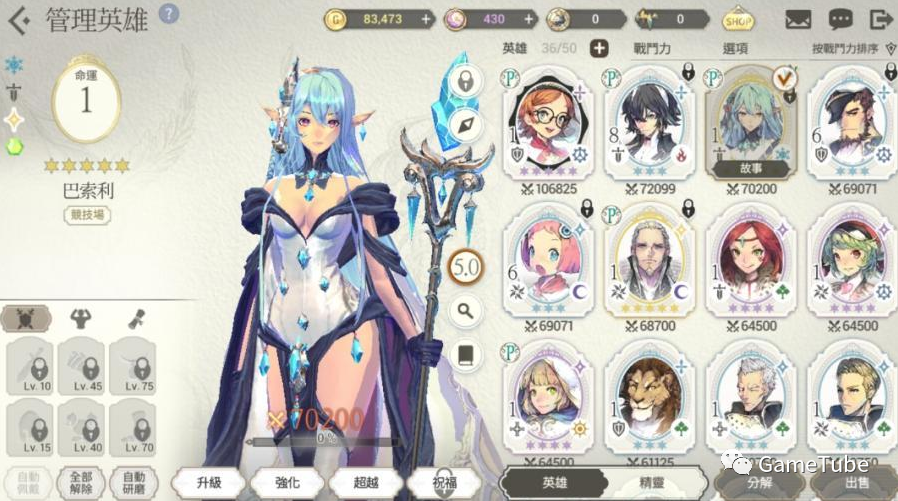Open the 升級 level-up button
The image size is (898, 501).
pyautogui.click(x=208, y=482)
